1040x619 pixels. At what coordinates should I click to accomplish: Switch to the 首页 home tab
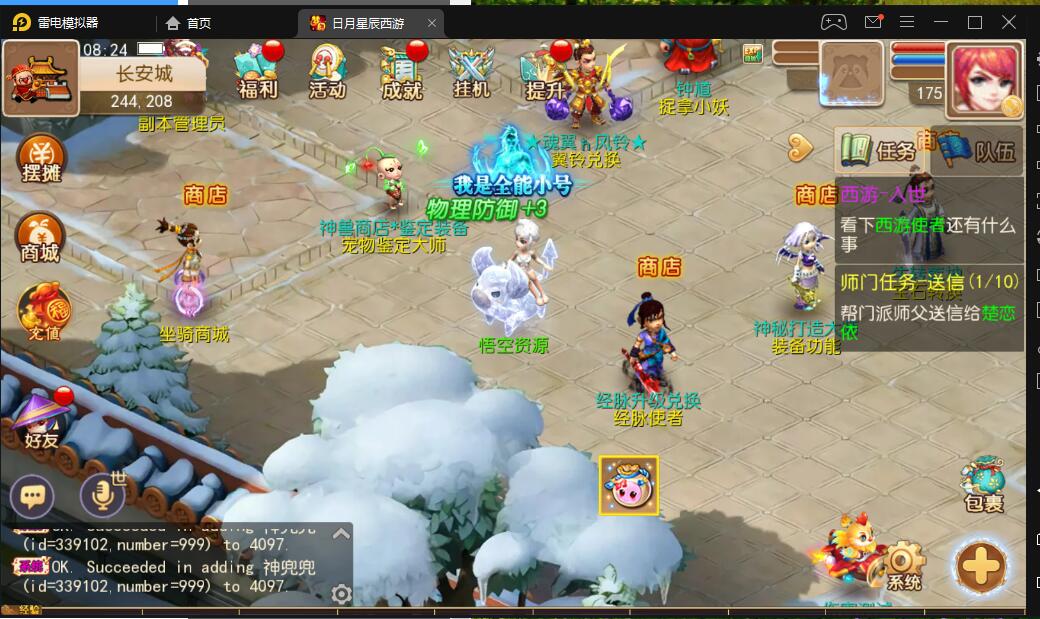tap(189, 23)
